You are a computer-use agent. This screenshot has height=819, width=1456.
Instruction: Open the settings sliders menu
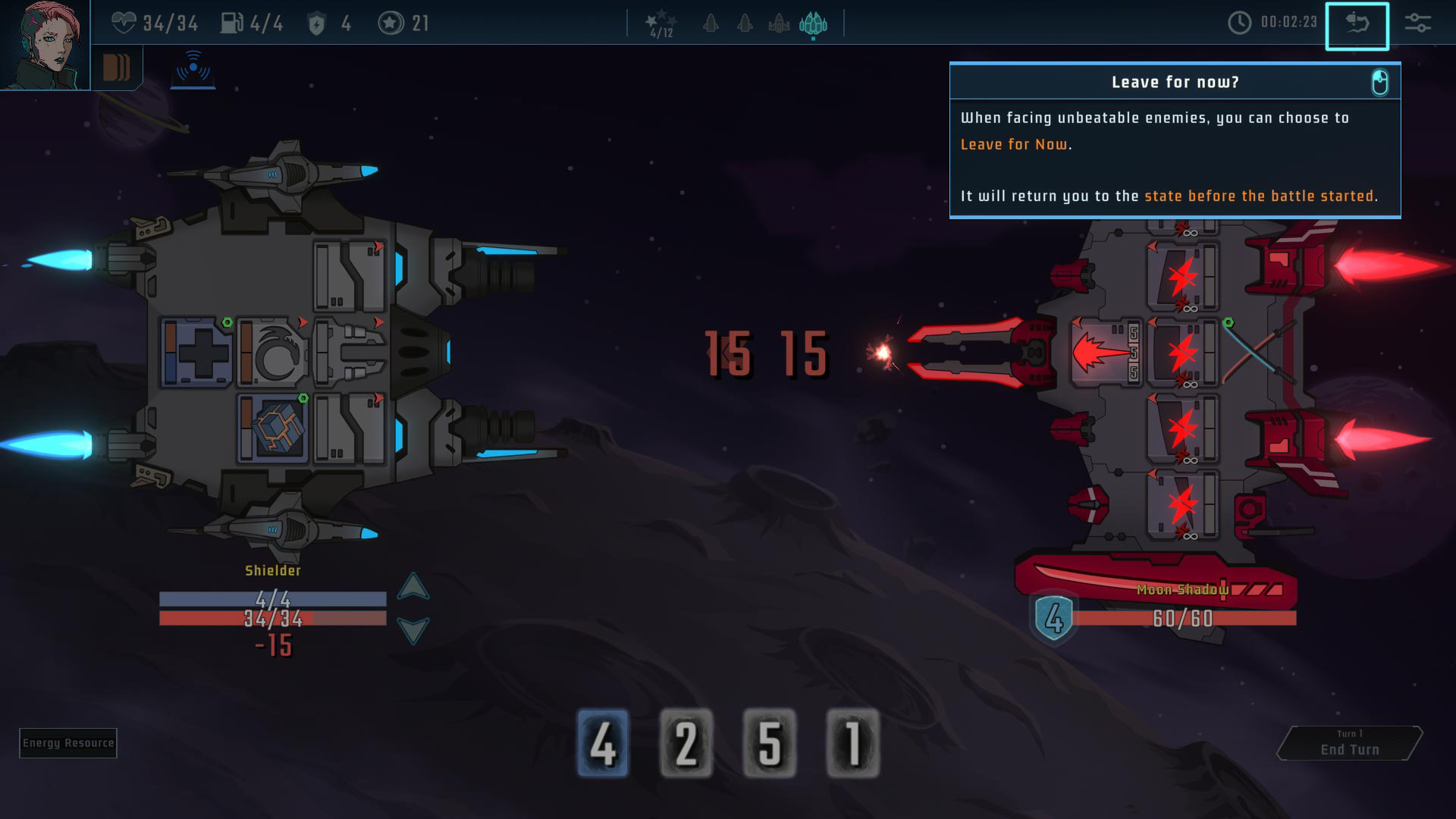[1417, 23]
